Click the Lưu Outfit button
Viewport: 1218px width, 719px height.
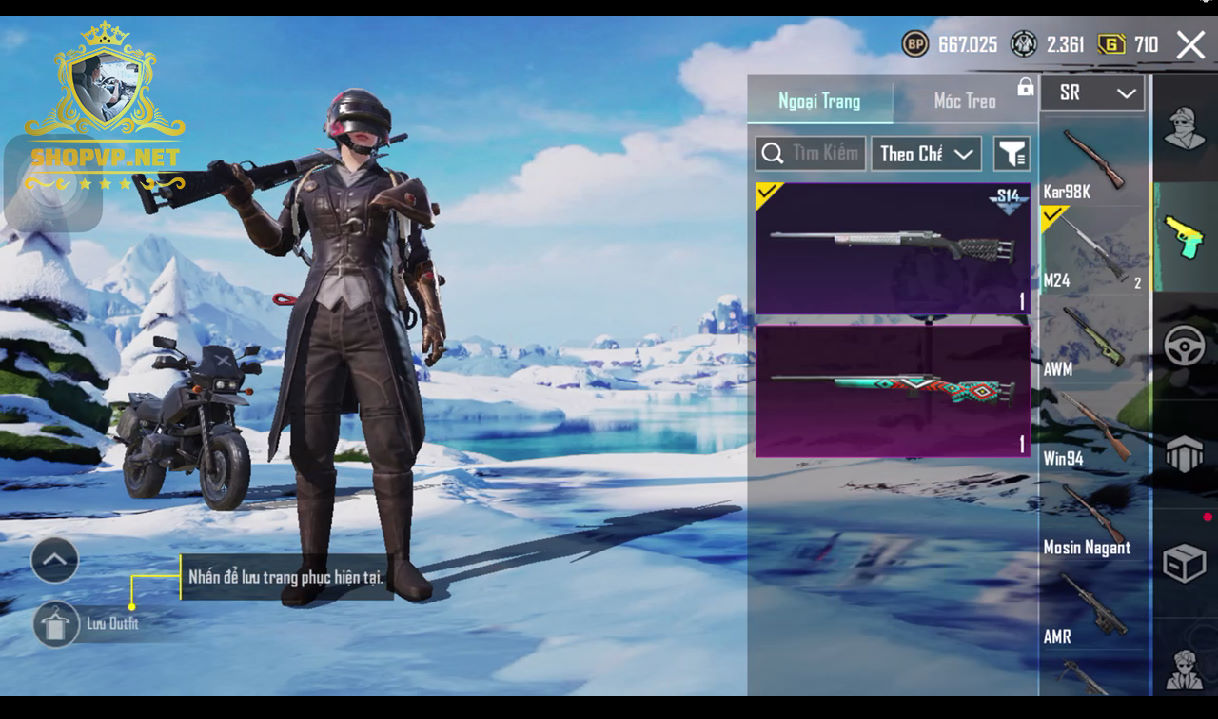click(57, 624)
